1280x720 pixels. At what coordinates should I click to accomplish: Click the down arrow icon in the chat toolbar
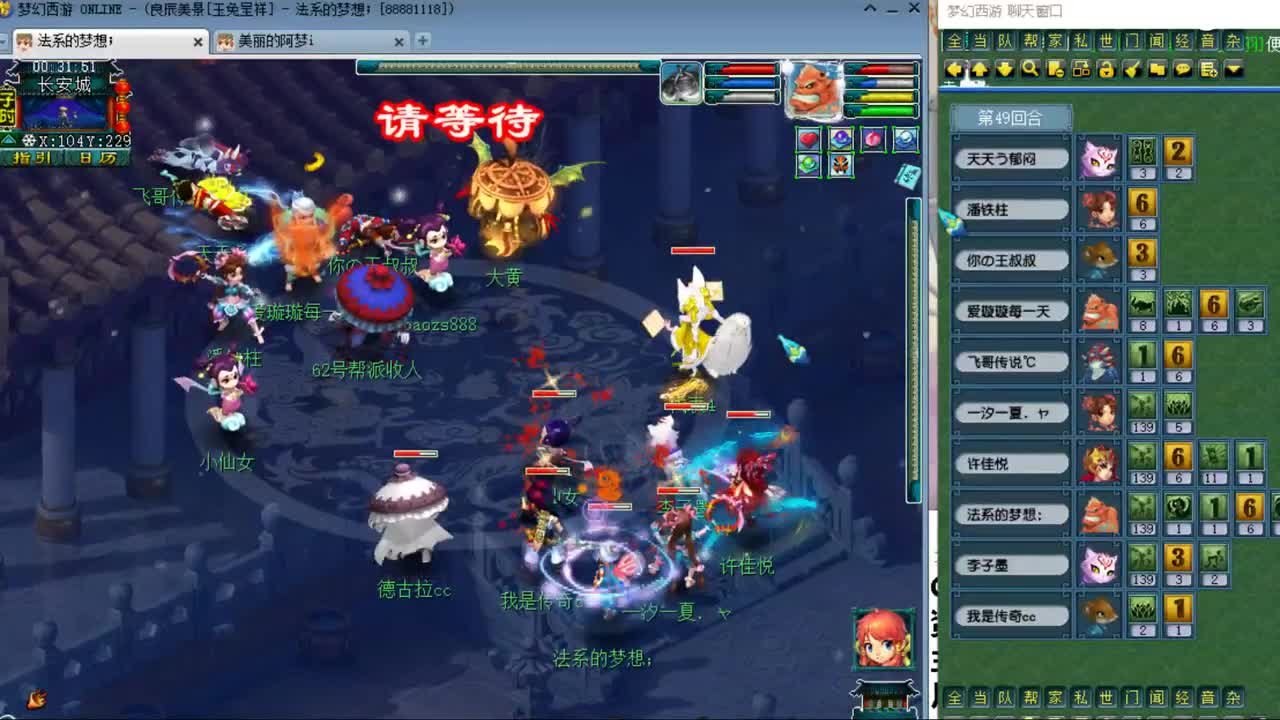point(1004,70)
